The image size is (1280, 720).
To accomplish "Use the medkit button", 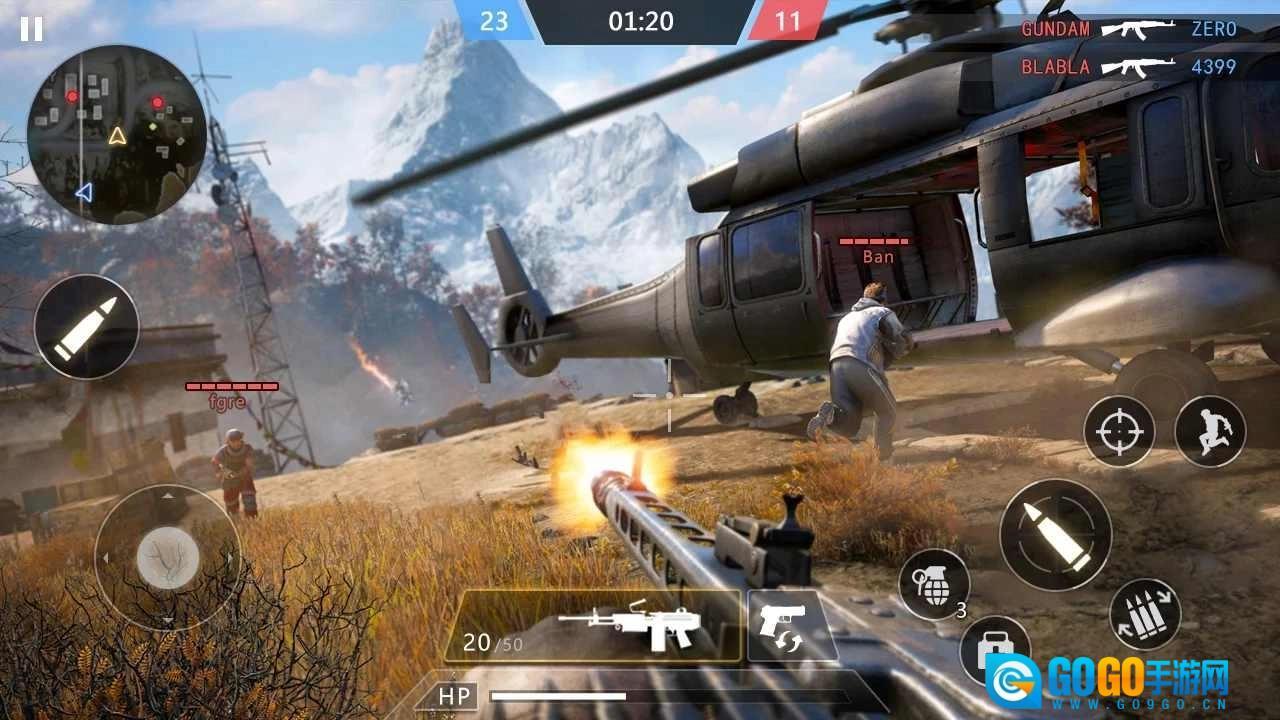I will pyautogui.click(x=994, y=649).
